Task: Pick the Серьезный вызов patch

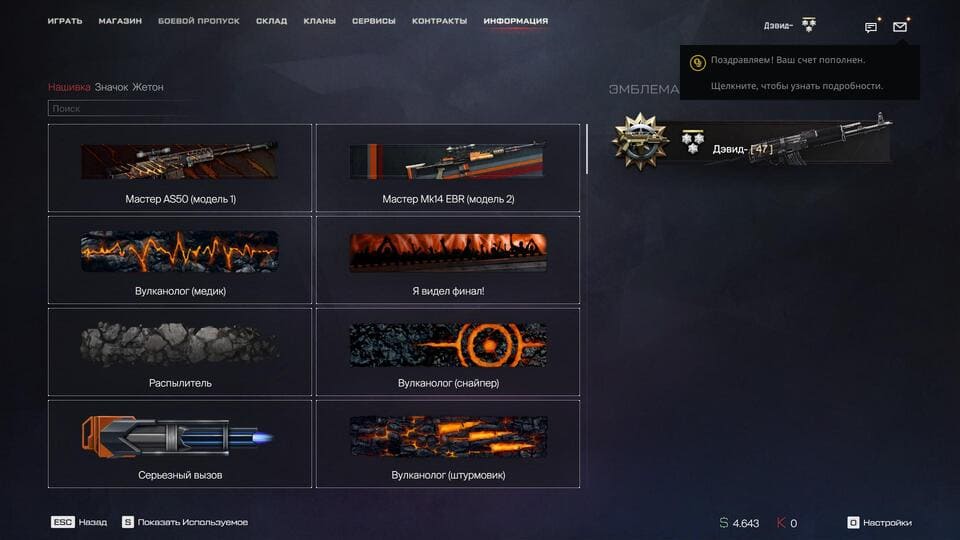Action: tap(181, 444)
